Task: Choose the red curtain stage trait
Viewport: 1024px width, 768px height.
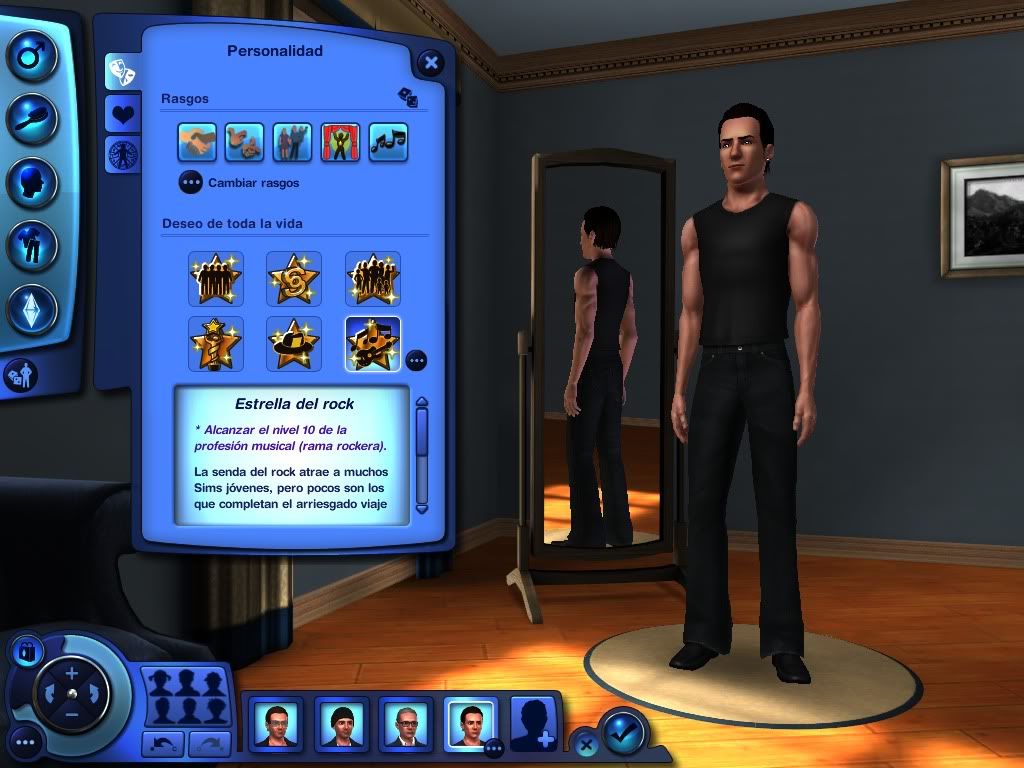Action: (x=340, y=143)
